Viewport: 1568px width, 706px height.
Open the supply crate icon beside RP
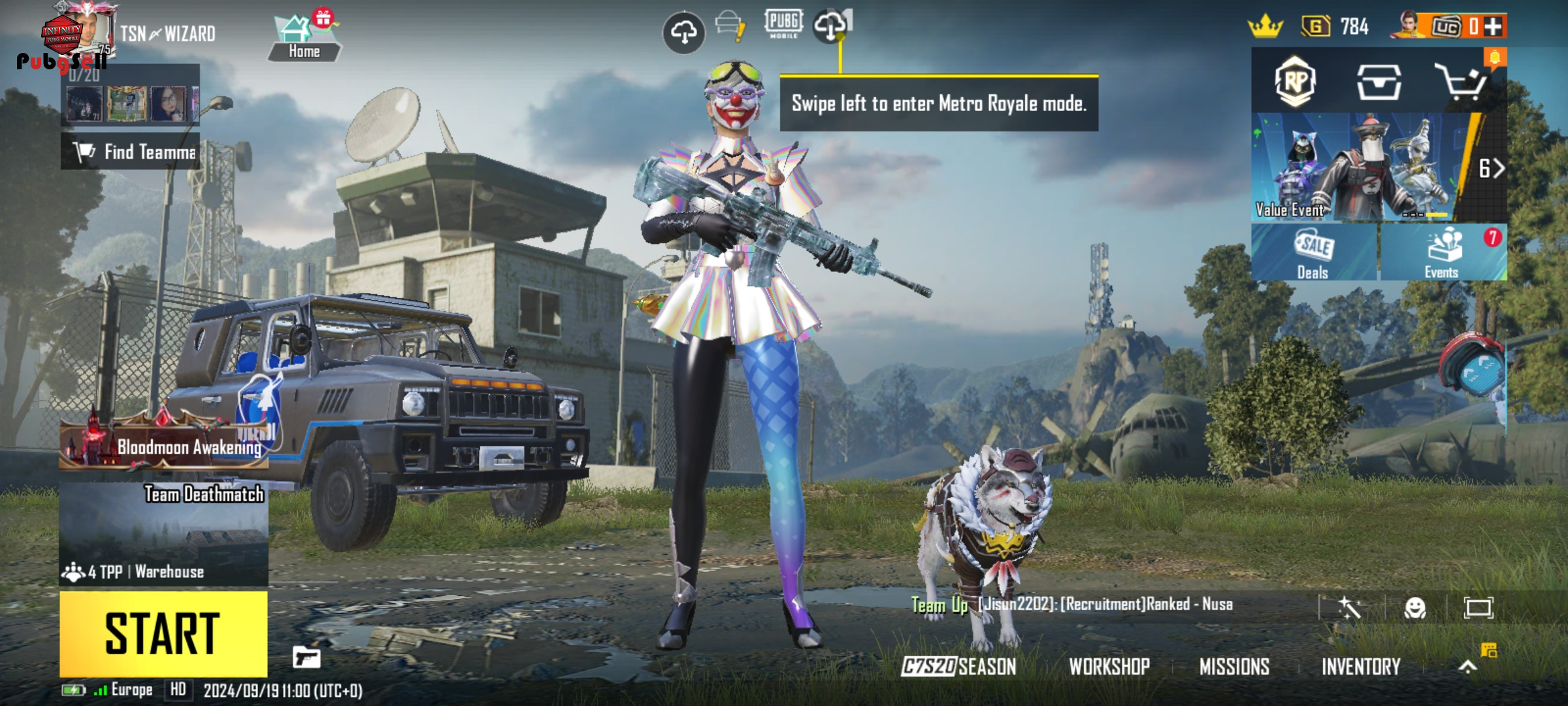1379,82
